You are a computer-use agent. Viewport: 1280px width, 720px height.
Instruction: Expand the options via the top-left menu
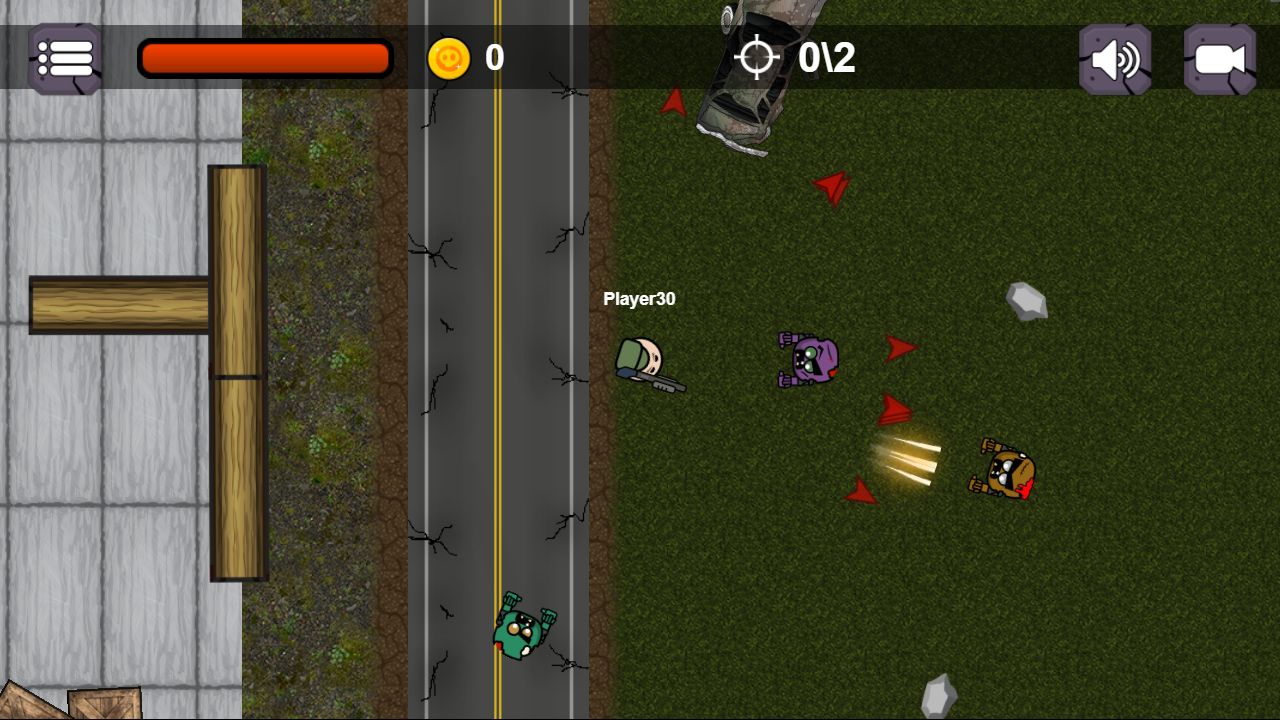pos(63,59)
